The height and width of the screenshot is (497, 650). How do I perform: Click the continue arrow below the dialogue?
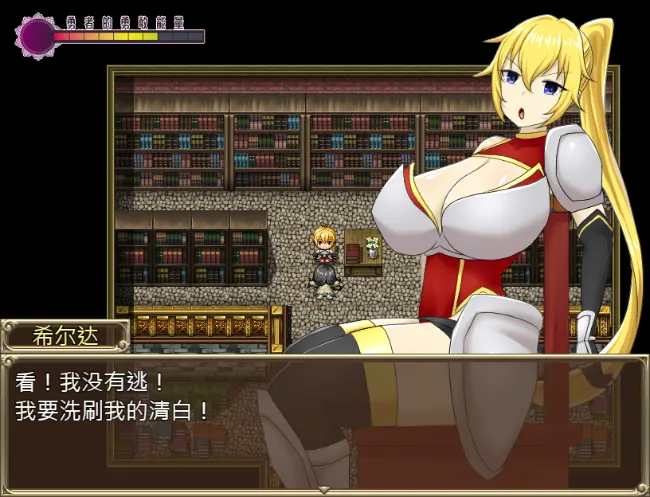click(324, 489)
